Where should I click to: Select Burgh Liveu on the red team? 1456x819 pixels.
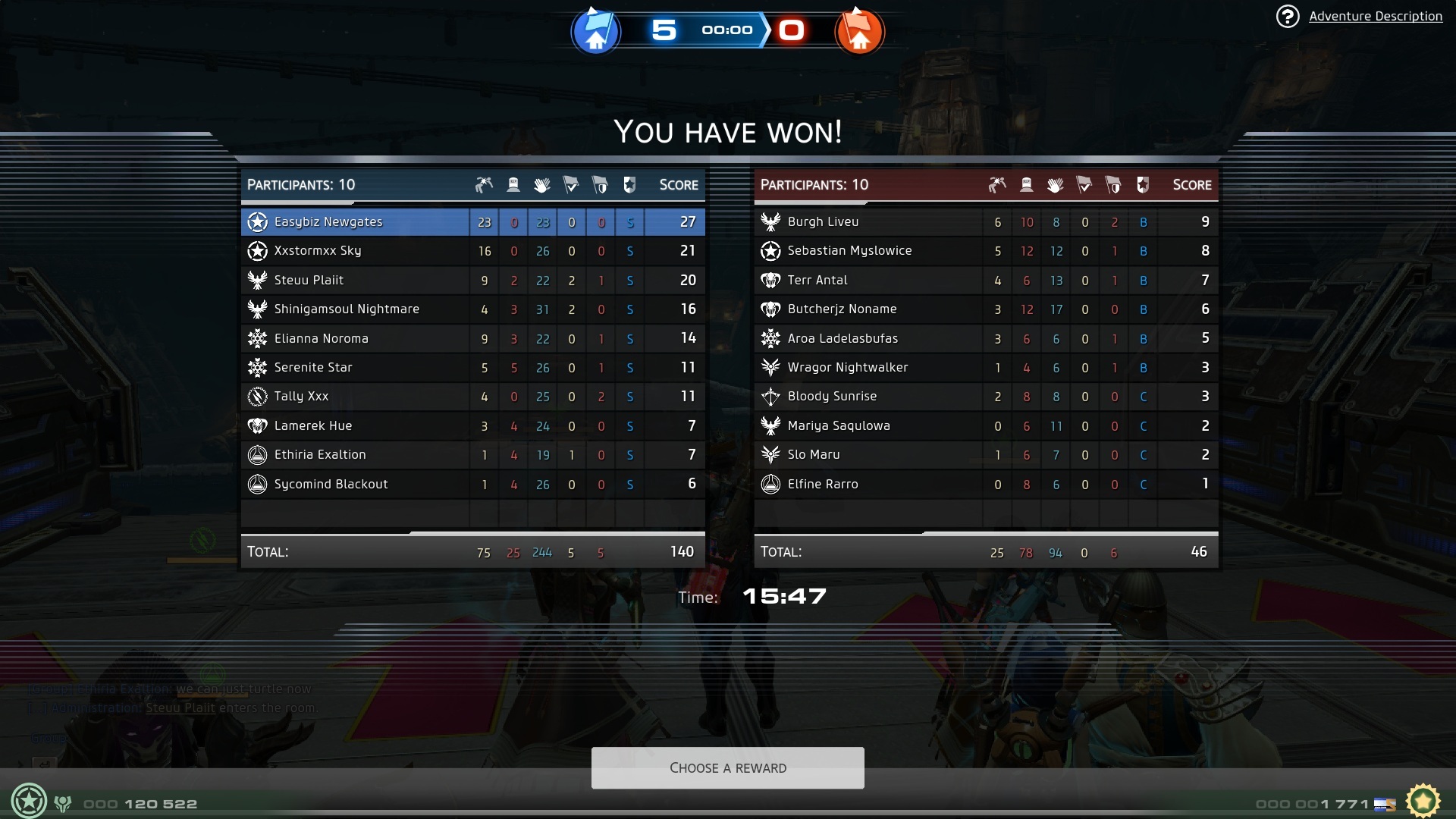tap(823, 222)
